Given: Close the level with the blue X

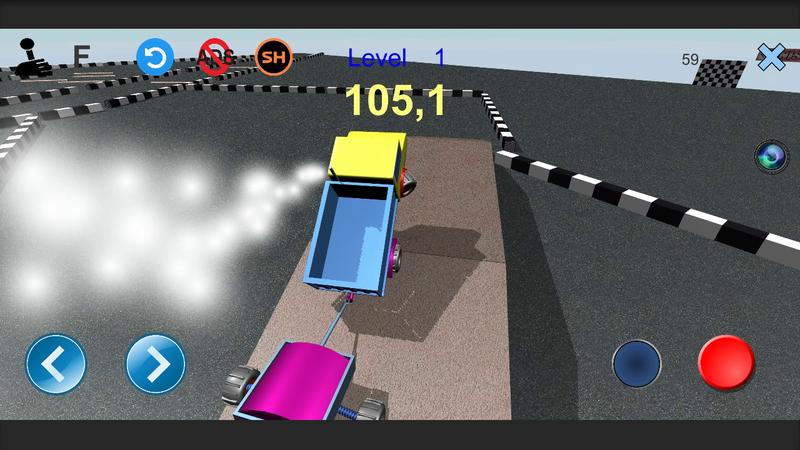Looking at the screenshot, I should (x=771, y=58).
